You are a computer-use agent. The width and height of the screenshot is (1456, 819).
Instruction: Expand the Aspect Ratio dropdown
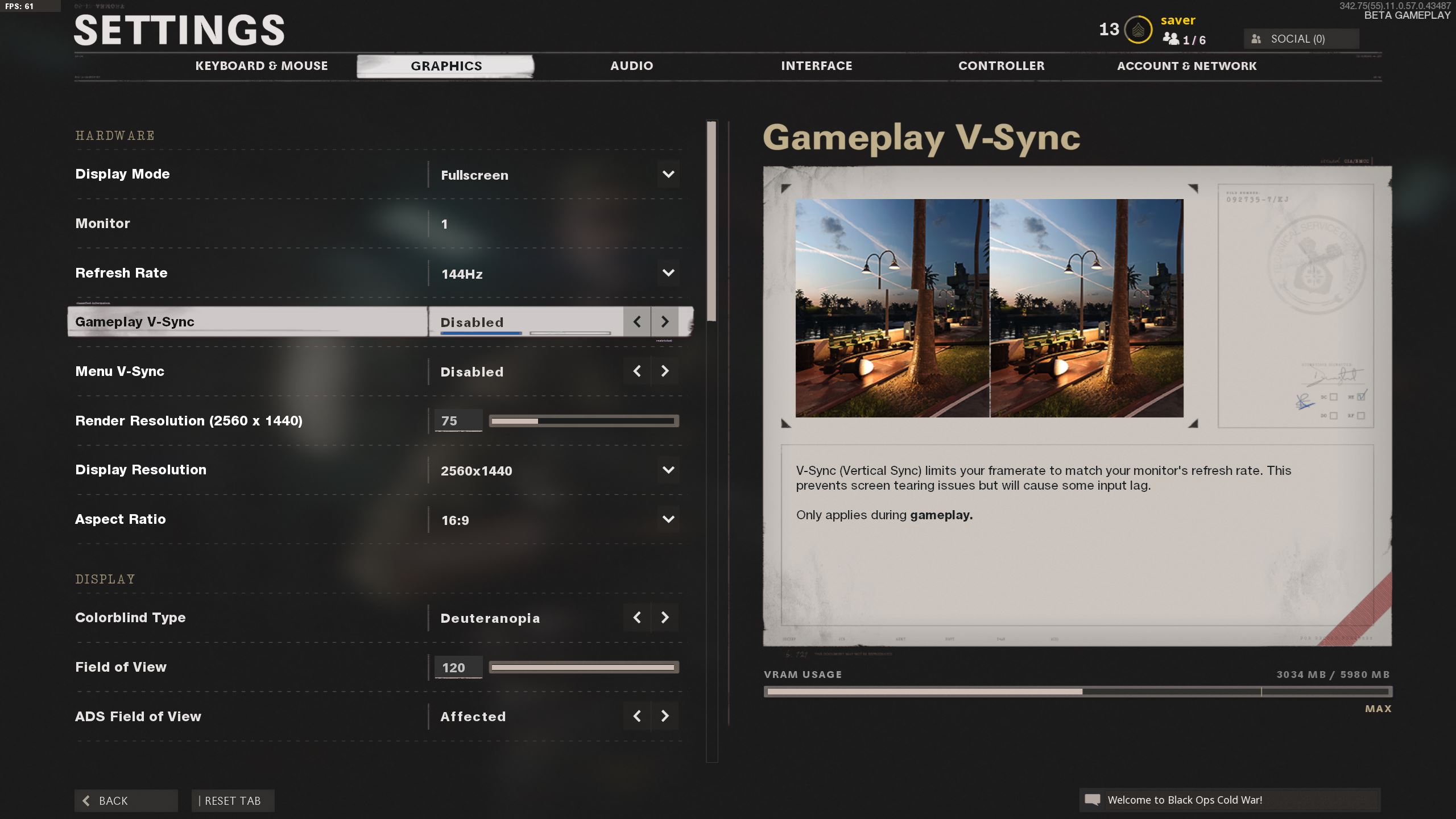coord(668,519)
